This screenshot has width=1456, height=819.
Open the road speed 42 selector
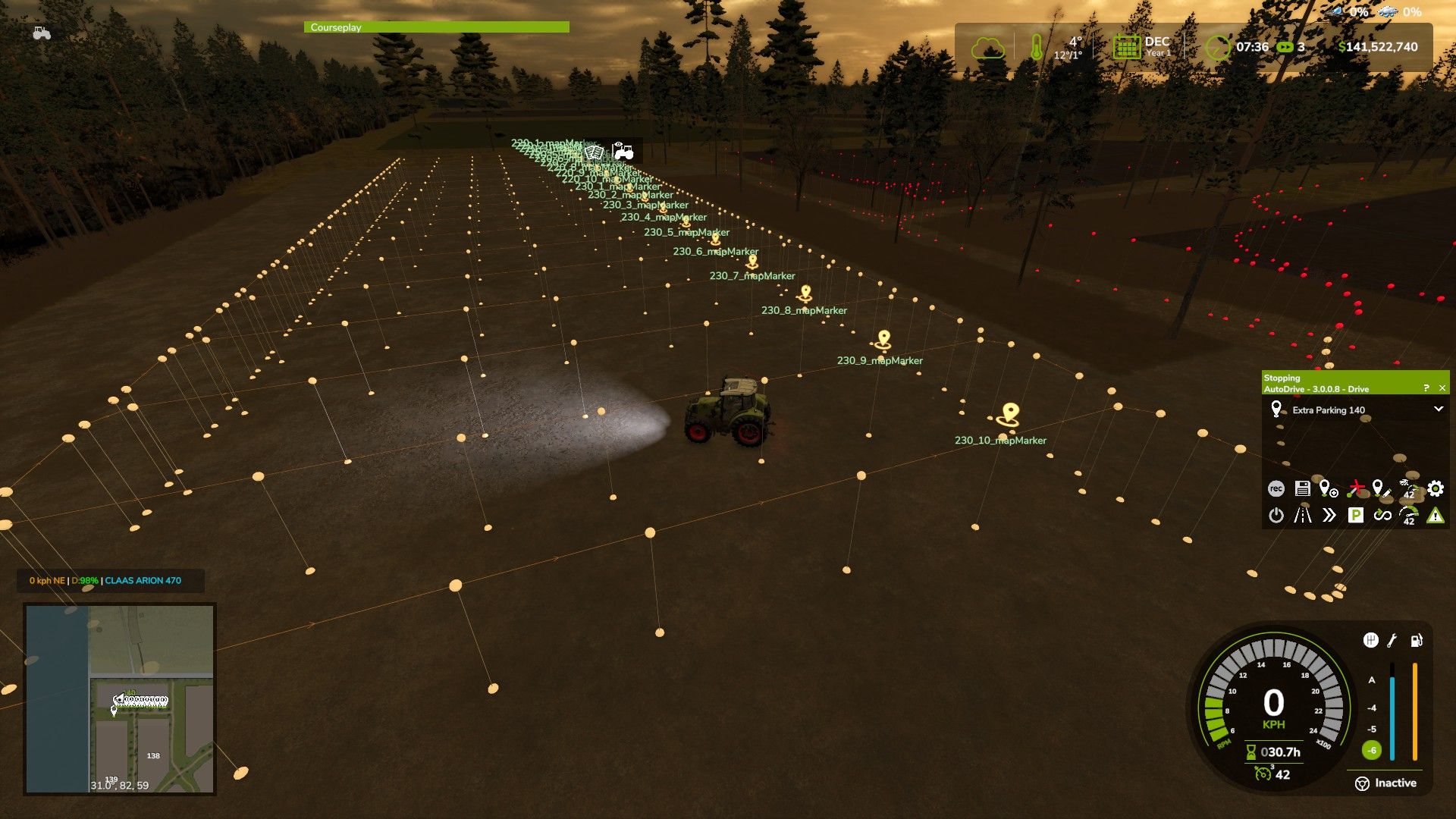pos(1409,516)
